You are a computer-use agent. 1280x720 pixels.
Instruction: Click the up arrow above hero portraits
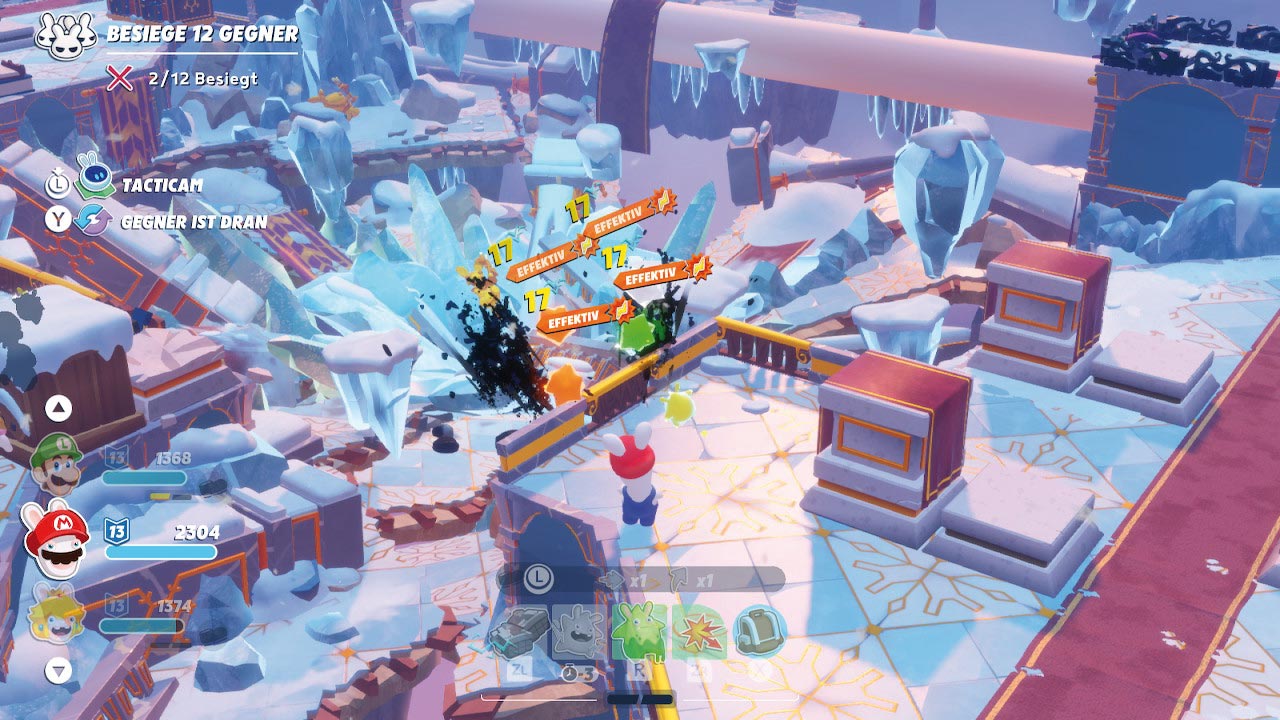tap(59, 407)
